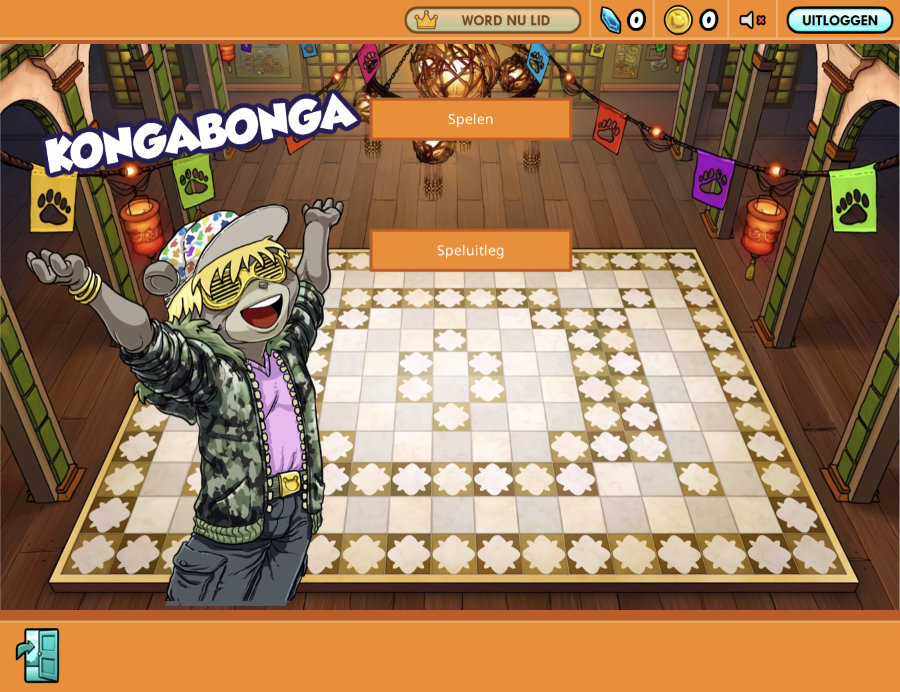Select the gold coin currency icon
This screenshot has width=900, height=692.
pos(678,20)
